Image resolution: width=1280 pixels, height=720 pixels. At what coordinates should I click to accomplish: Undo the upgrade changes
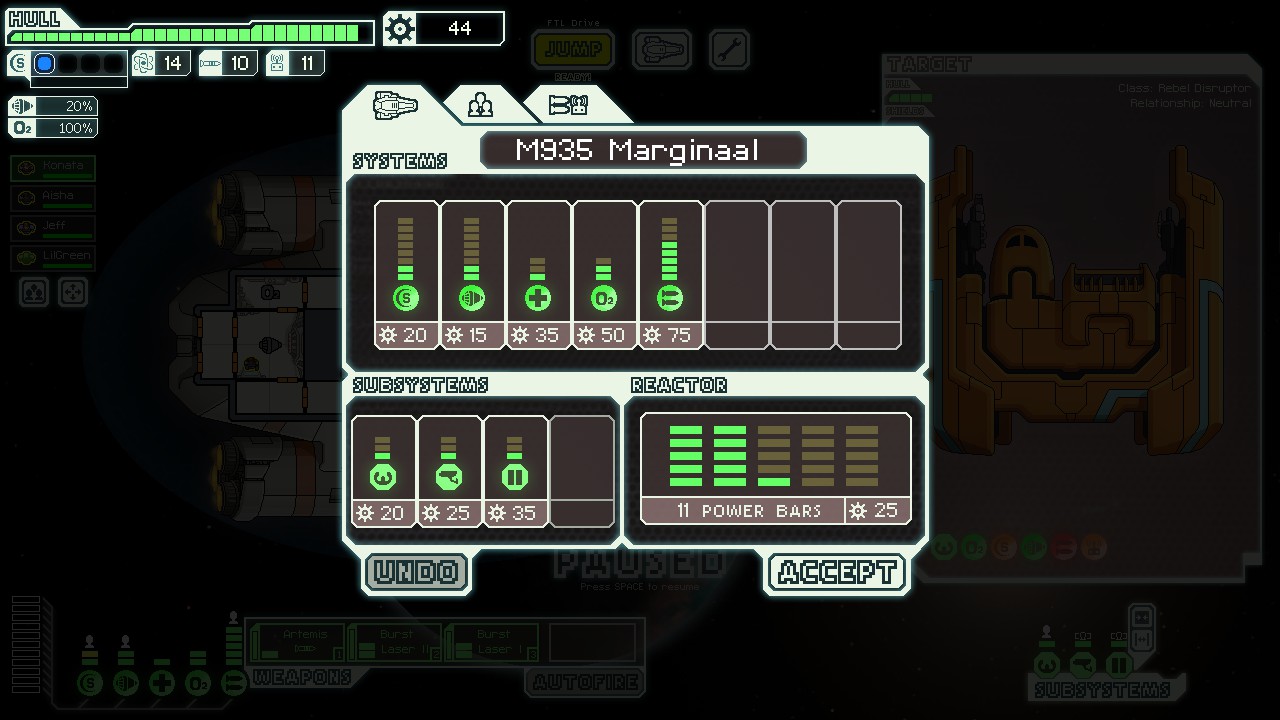(416, 572)
